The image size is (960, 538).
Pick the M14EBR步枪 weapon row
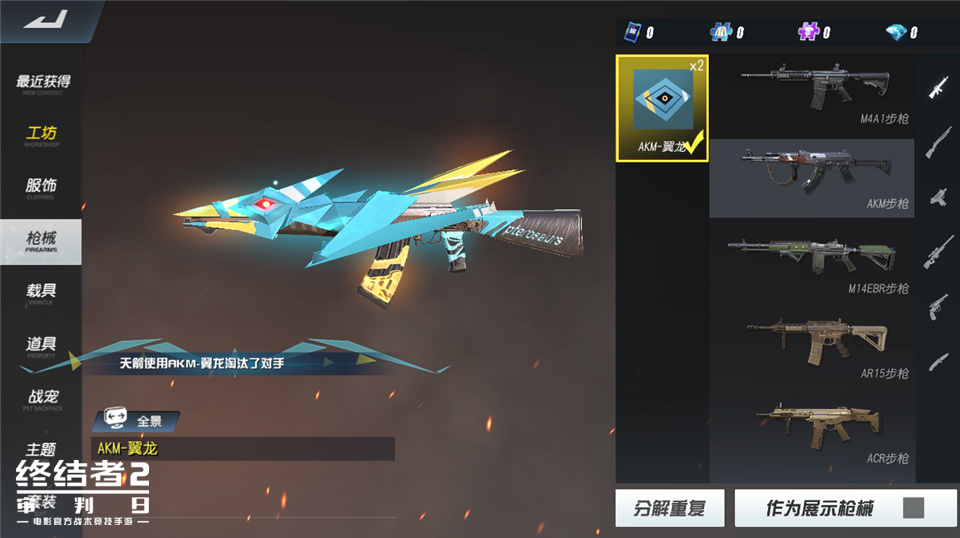812,263
